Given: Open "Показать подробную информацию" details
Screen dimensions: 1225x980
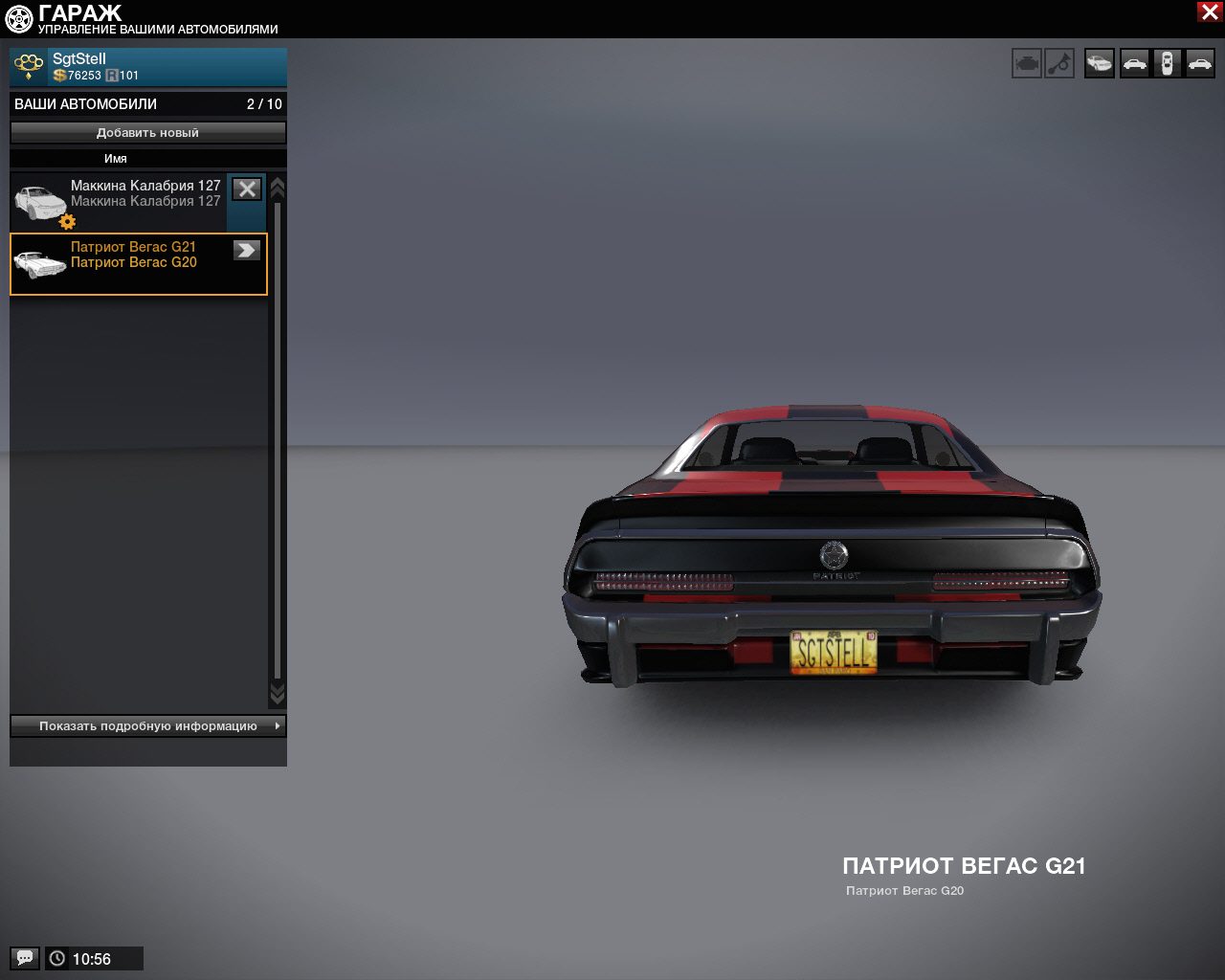Looking at the screenshot, I should 147,726.
